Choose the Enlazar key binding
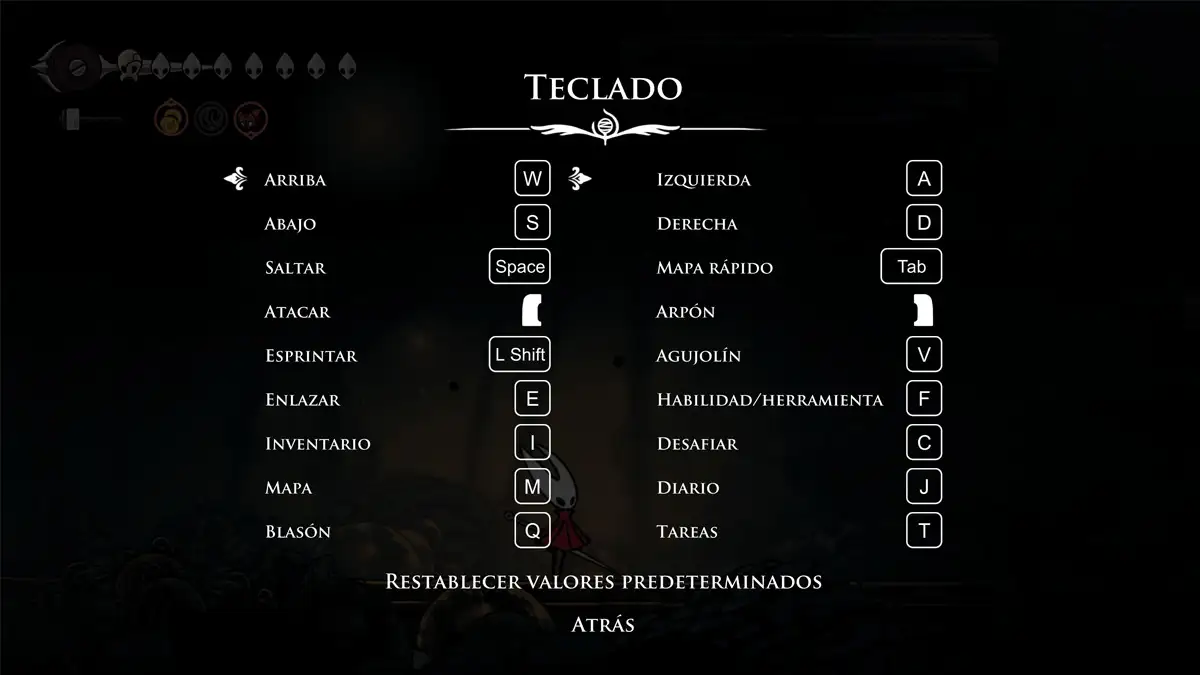This screenshot has height=675, width=1200. 532,399
